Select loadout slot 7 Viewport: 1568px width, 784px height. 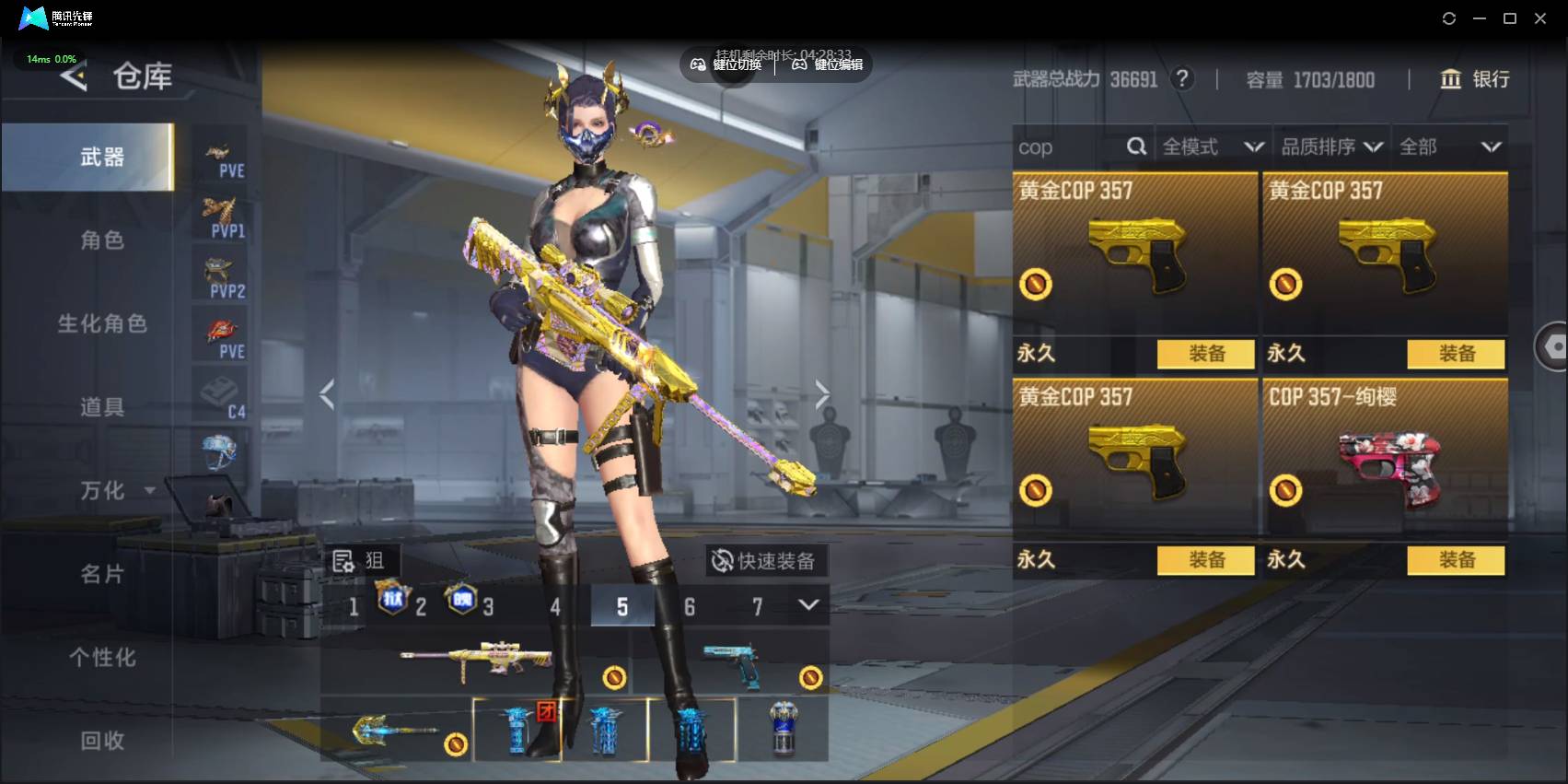(x=757, y=607)
